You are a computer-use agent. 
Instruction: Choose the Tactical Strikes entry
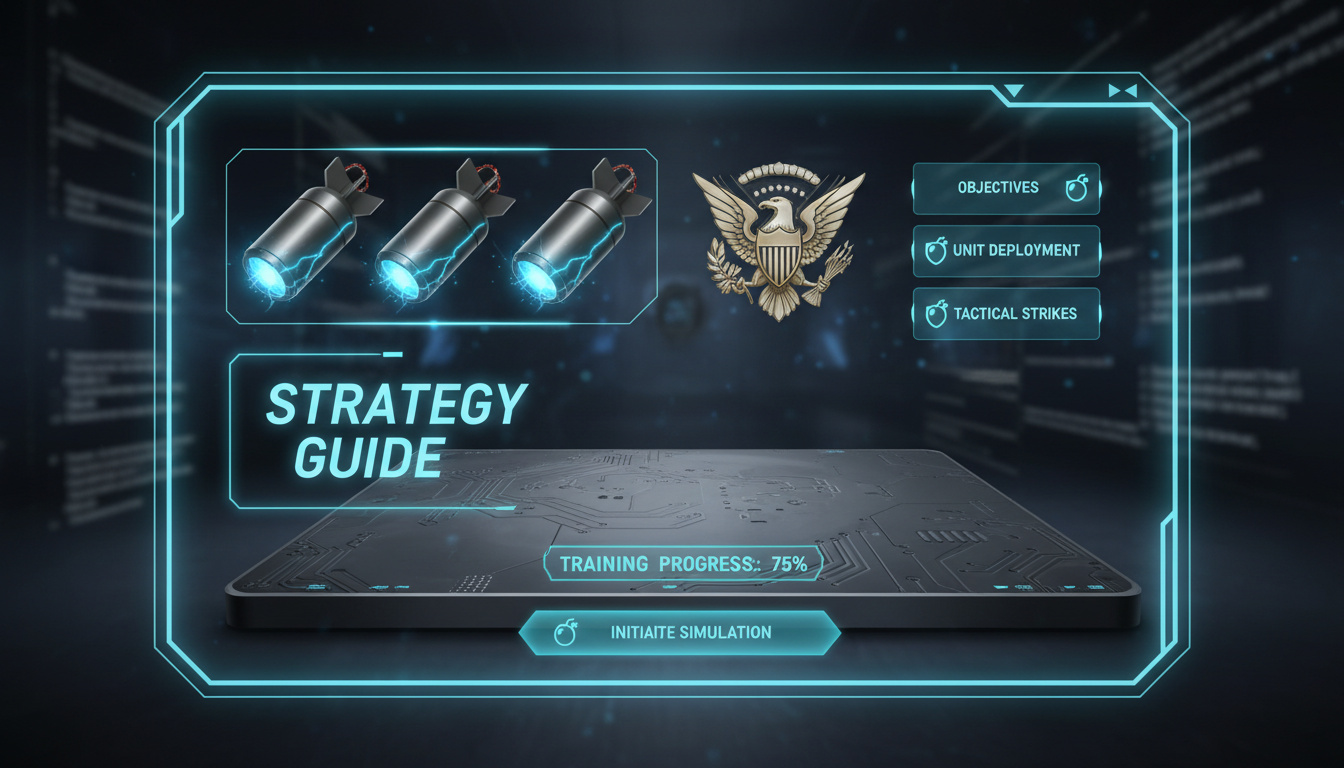[1005, 313]
